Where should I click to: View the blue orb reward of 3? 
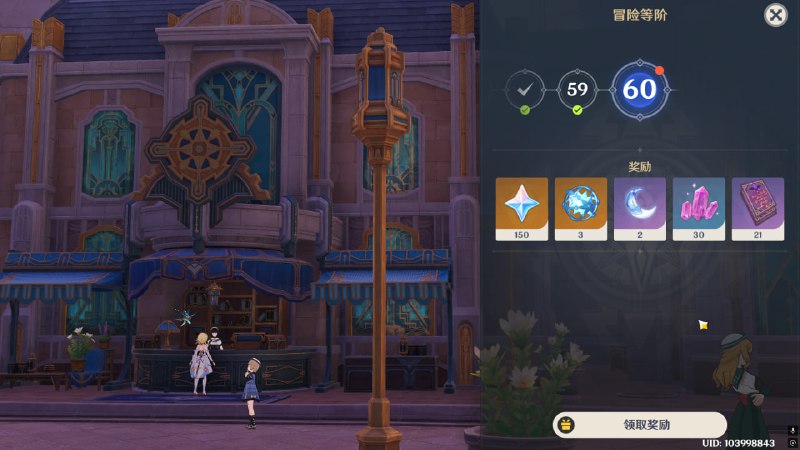(581, 208)
